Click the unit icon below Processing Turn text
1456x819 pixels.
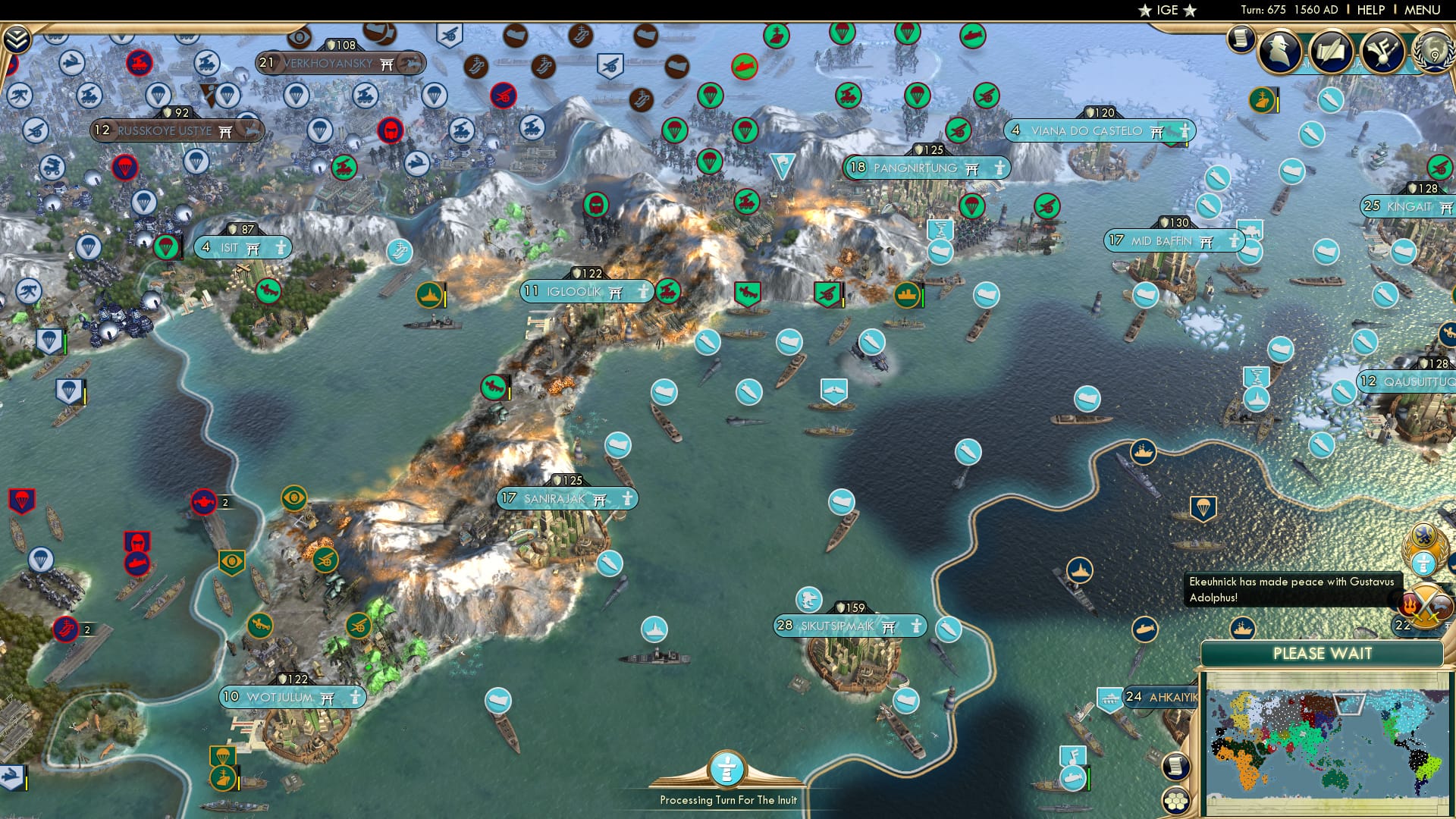(726, 768)
